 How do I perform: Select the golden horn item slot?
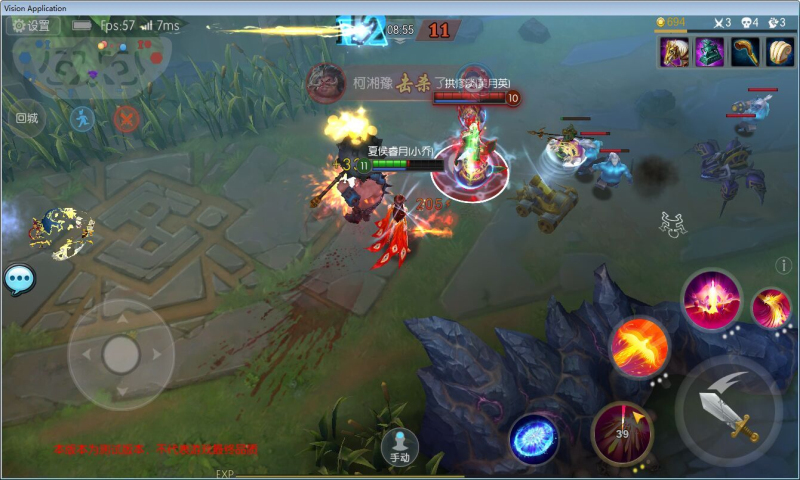coord(744,52)
